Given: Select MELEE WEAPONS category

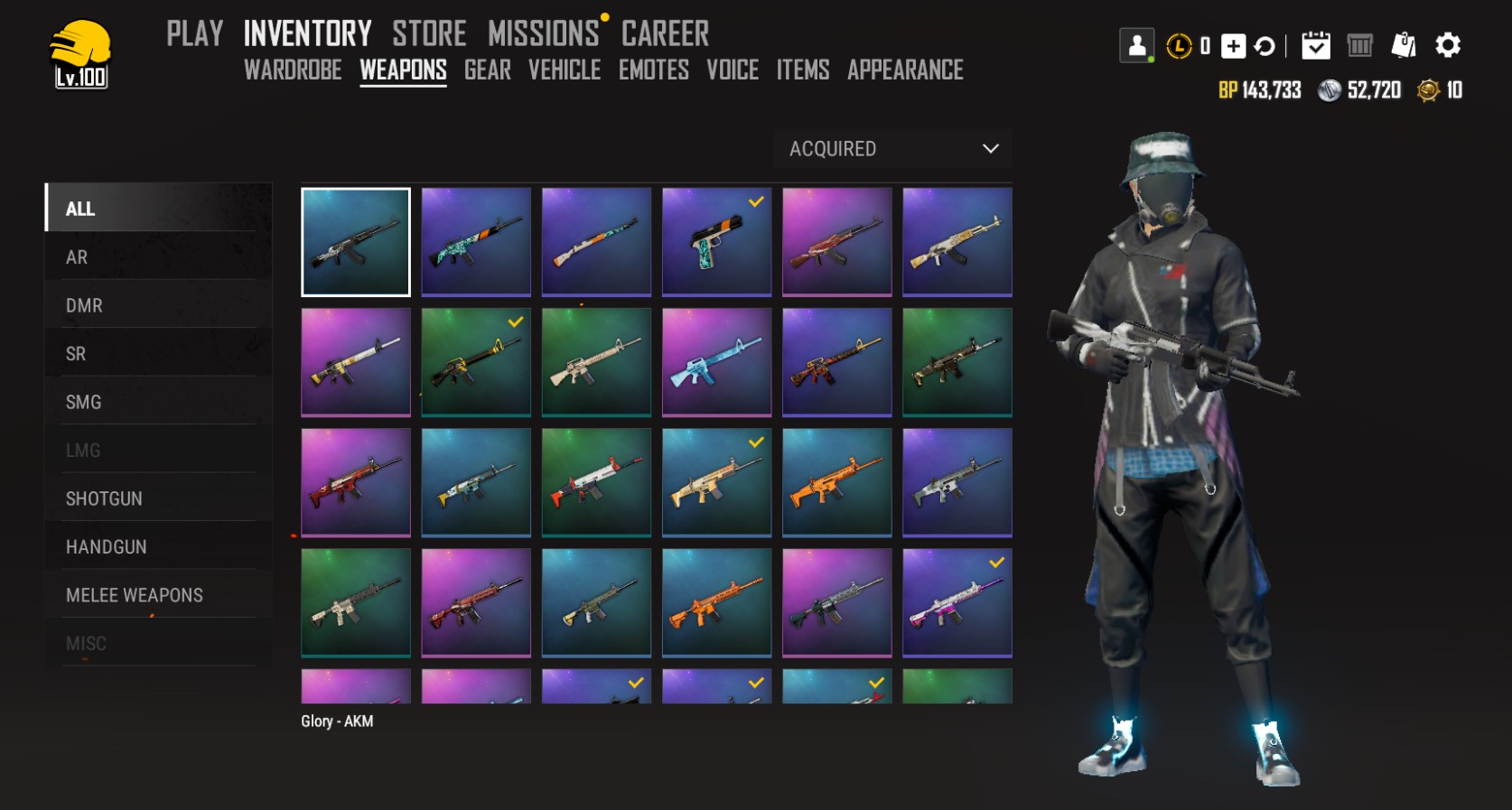Looking at the screenshot, I should click(x=134, y=595).
